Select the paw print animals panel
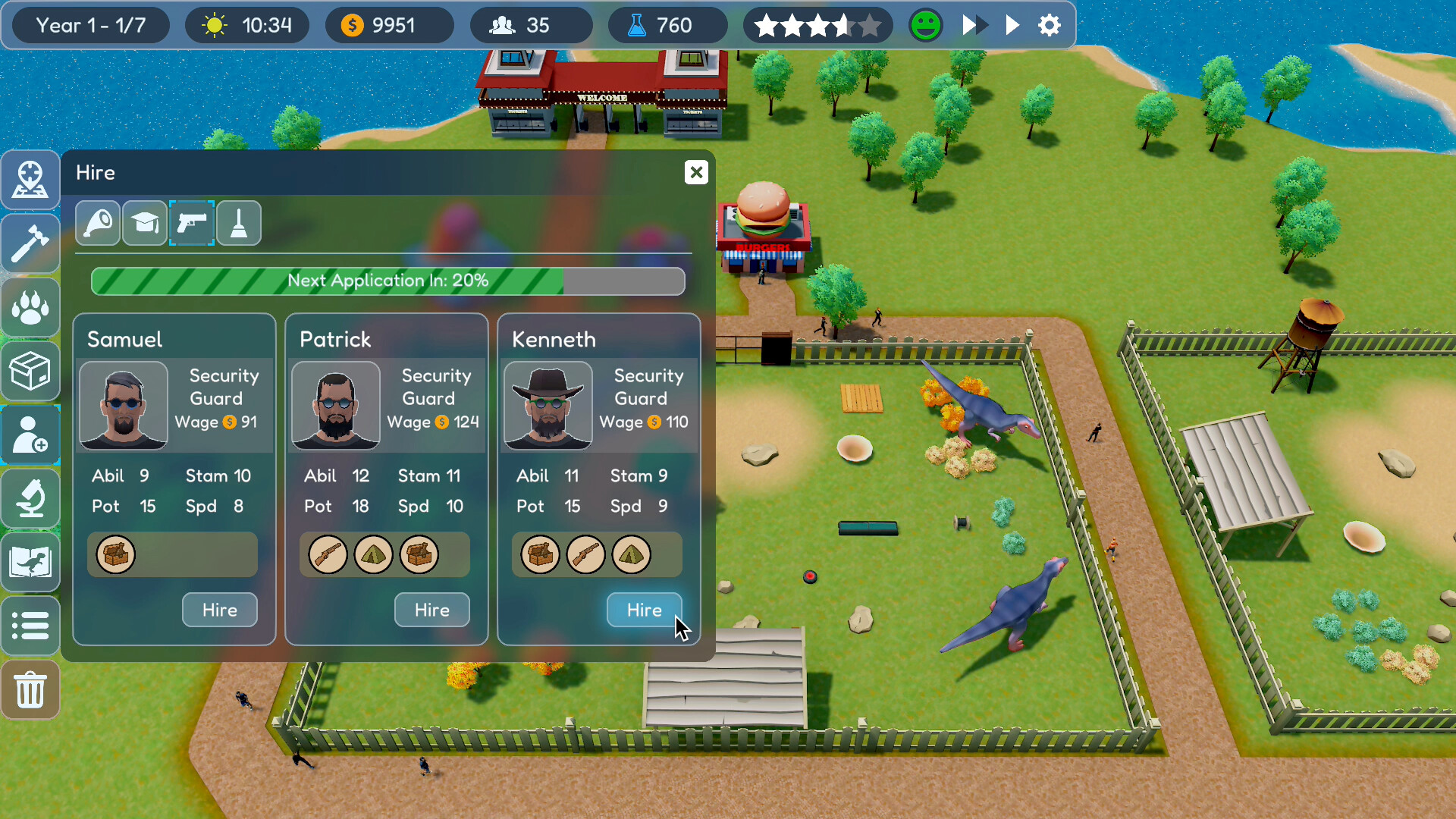The image size is (1456, 819). pyautogui.click(x=30, y=307)
